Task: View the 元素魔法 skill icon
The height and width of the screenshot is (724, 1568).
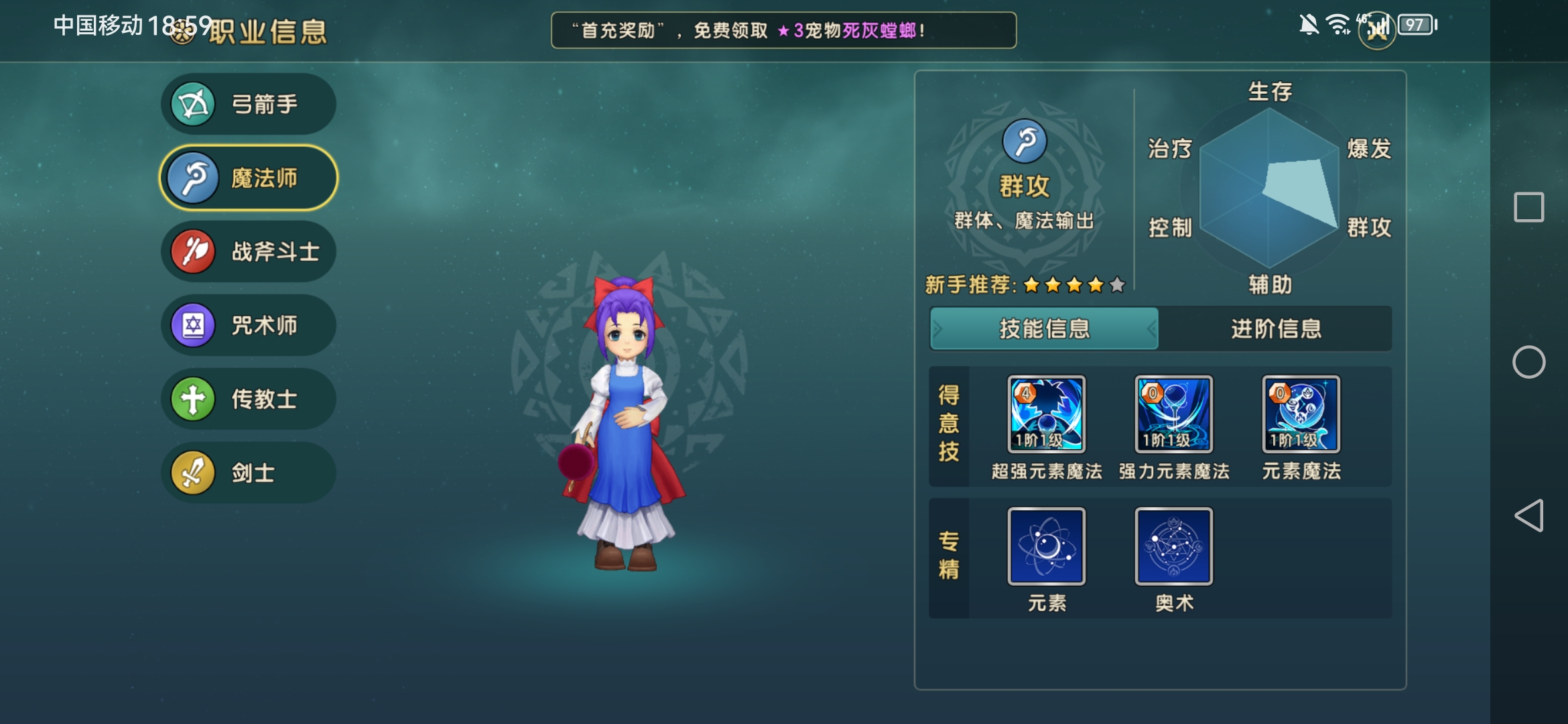Action: tap(1300, 416)
